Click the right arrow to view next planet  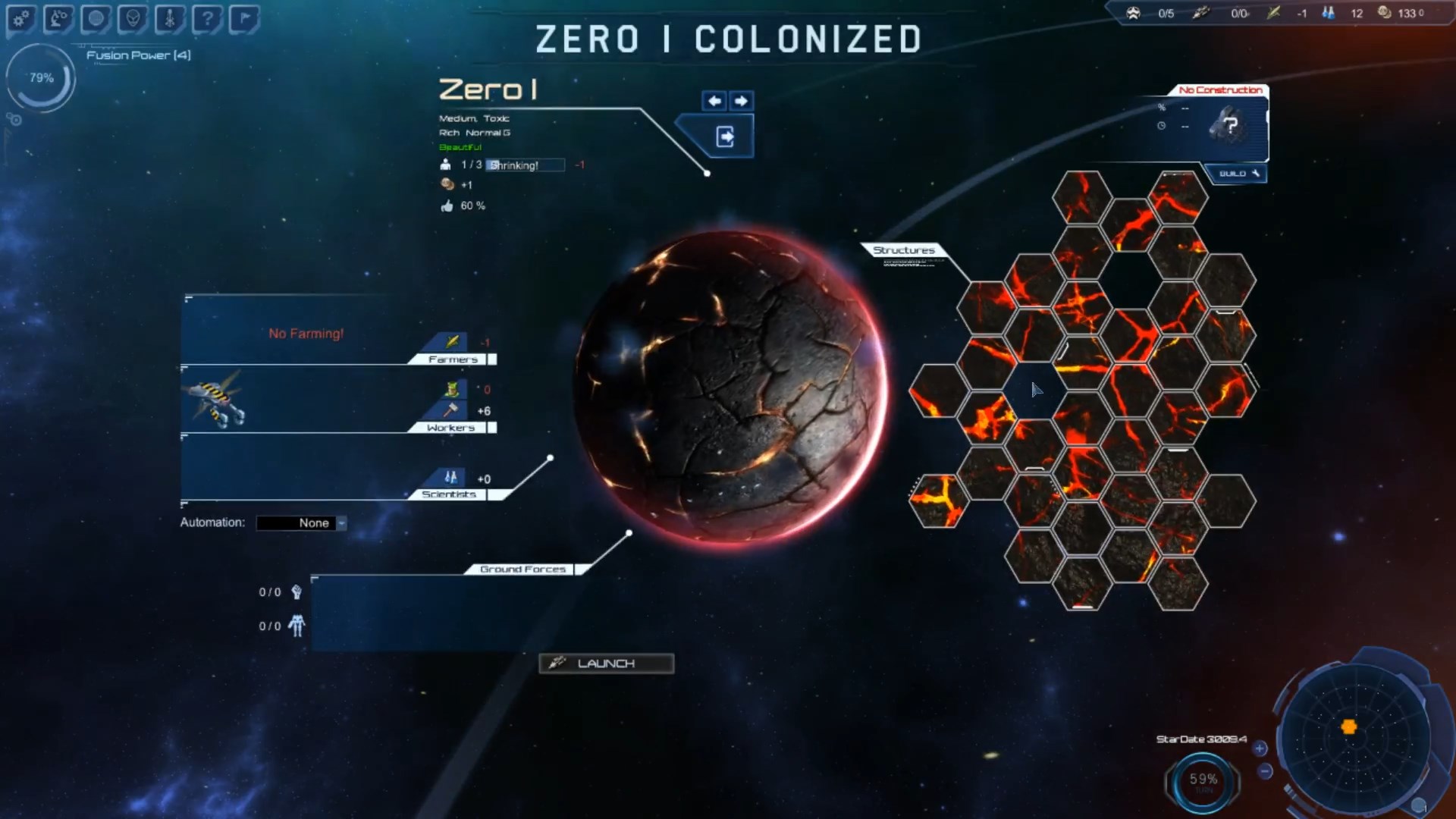(741, 101)
